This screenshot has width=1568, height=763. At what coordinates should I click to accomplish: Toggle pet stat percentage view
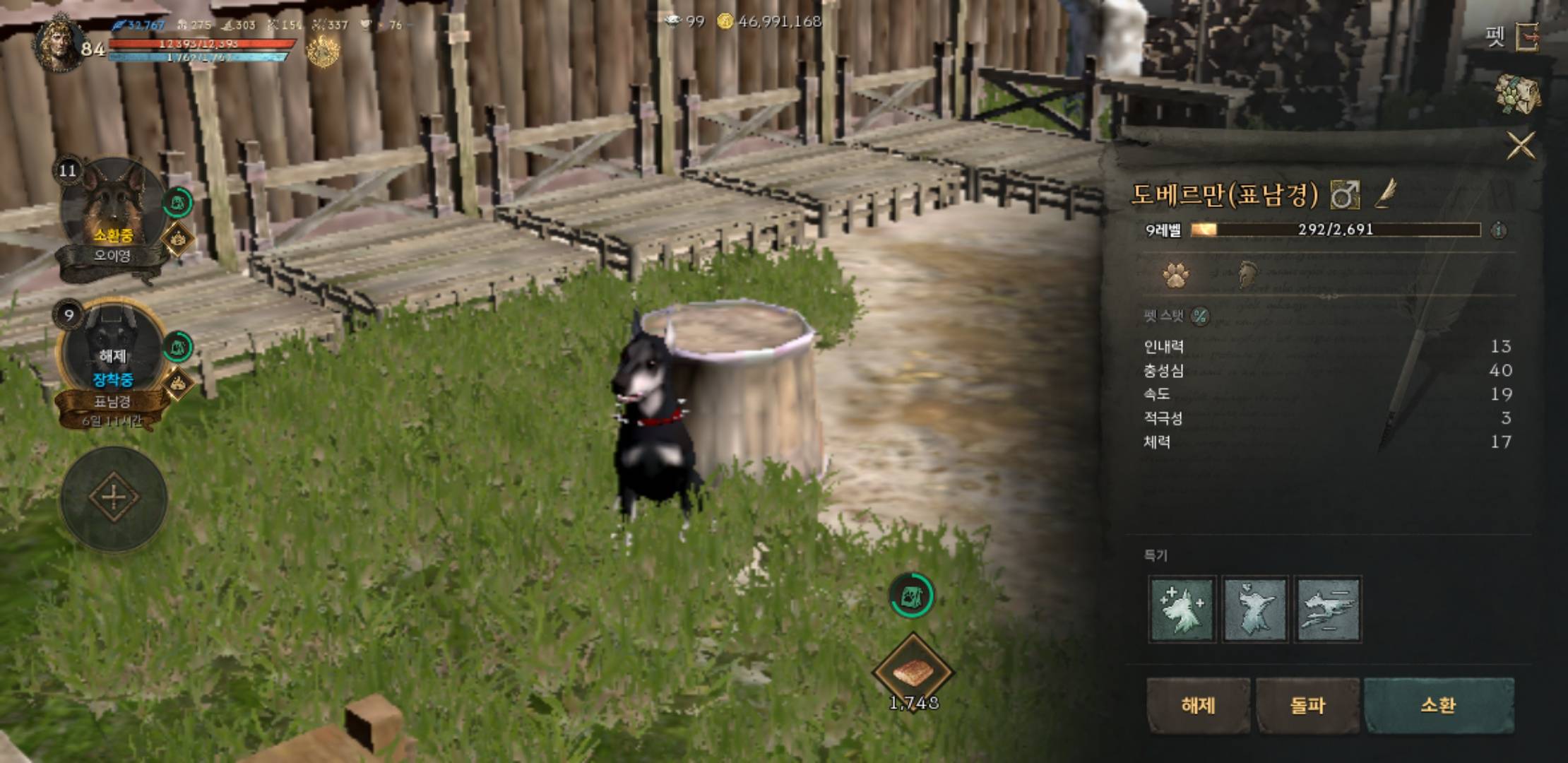click(x=1200, y=317)
